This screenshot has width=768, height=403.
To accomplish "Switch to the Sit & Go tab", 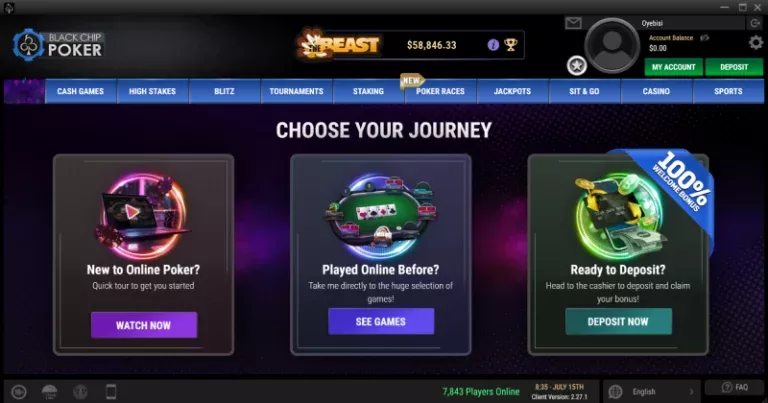I will tap(584, 91).
